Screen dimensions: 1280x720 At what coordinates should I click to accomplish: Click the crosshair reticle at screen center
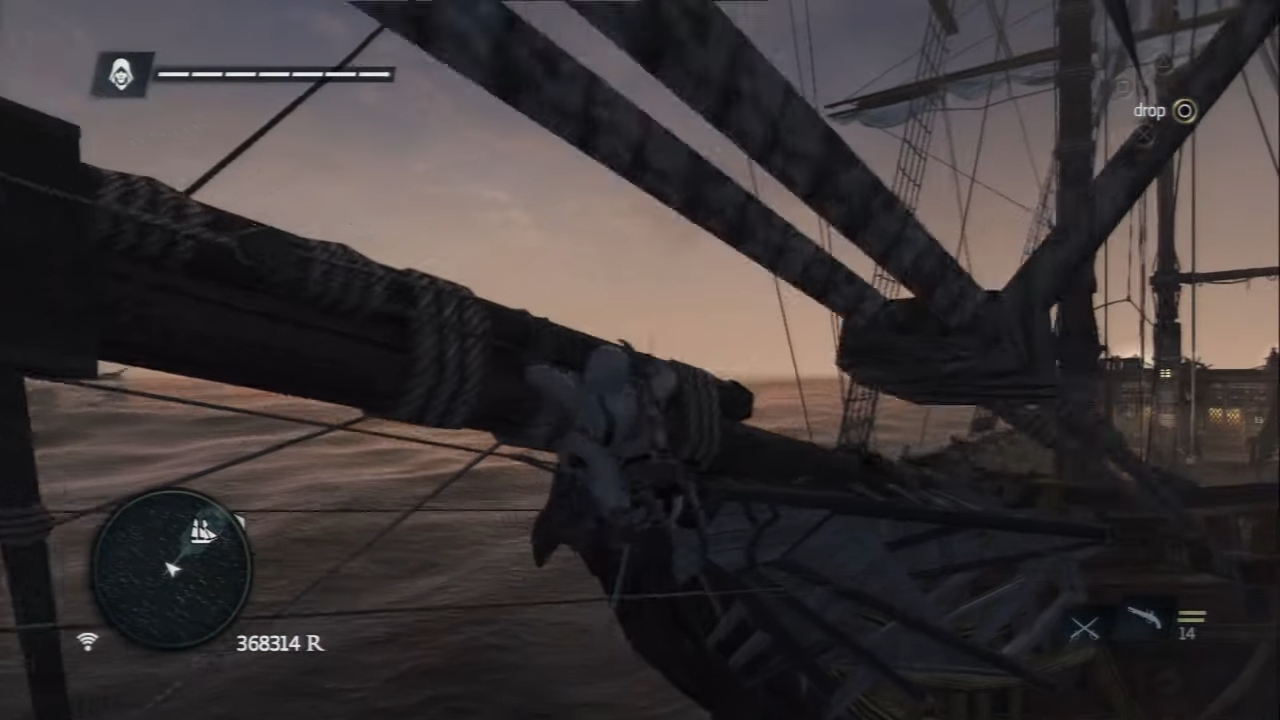640,360
